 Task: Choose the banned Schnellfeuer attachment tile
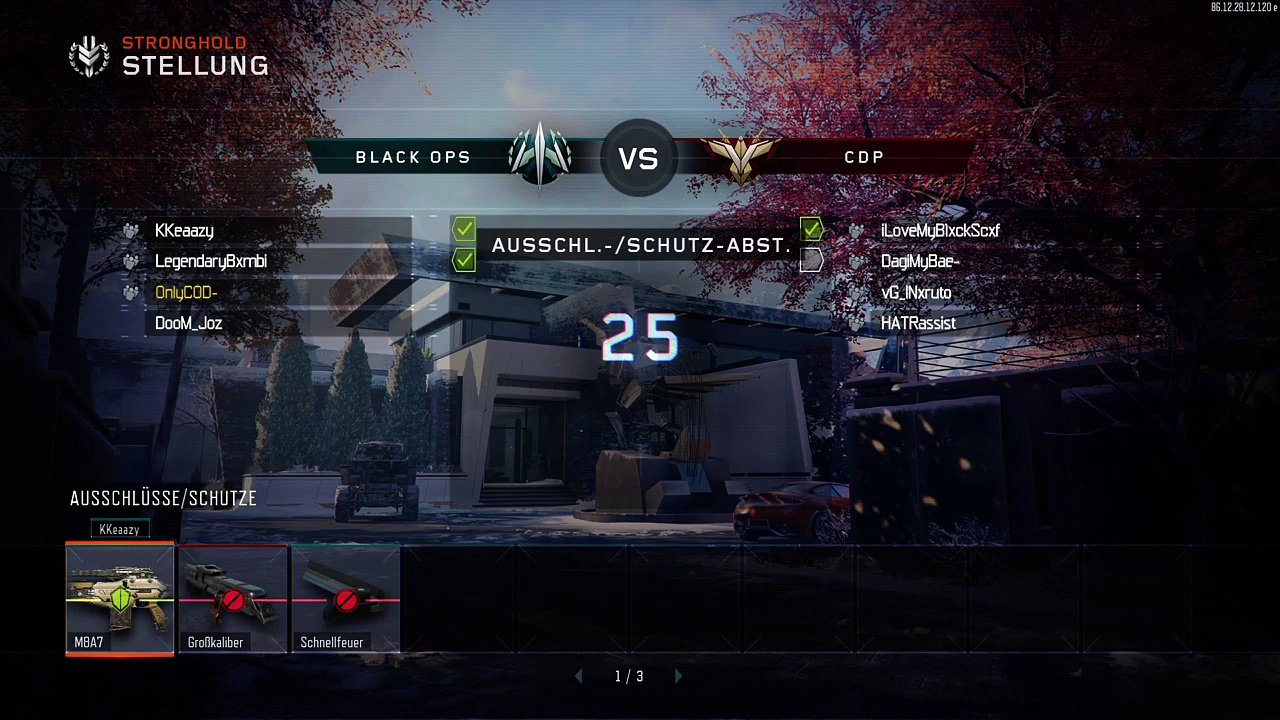coord(346,599)
